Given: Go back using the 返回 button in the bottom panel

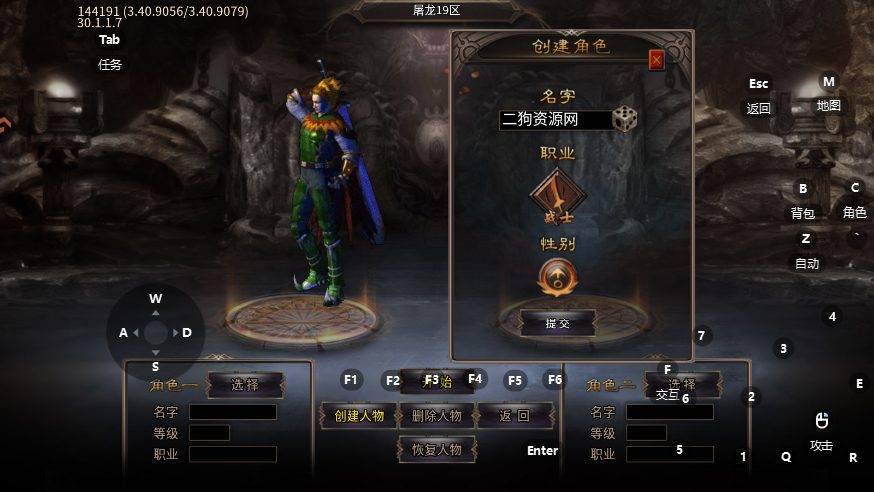Looking at the screenshot, I should [x=514, y=416].
